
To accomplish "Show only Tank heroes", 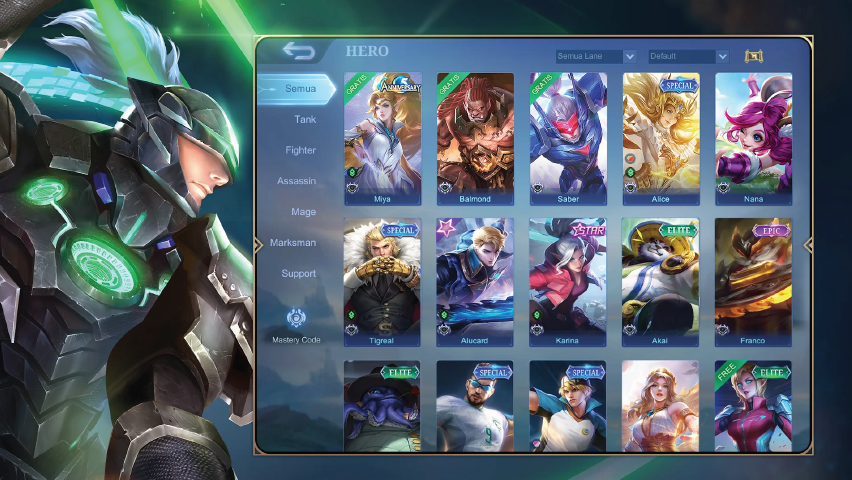I will coord(304,120).
